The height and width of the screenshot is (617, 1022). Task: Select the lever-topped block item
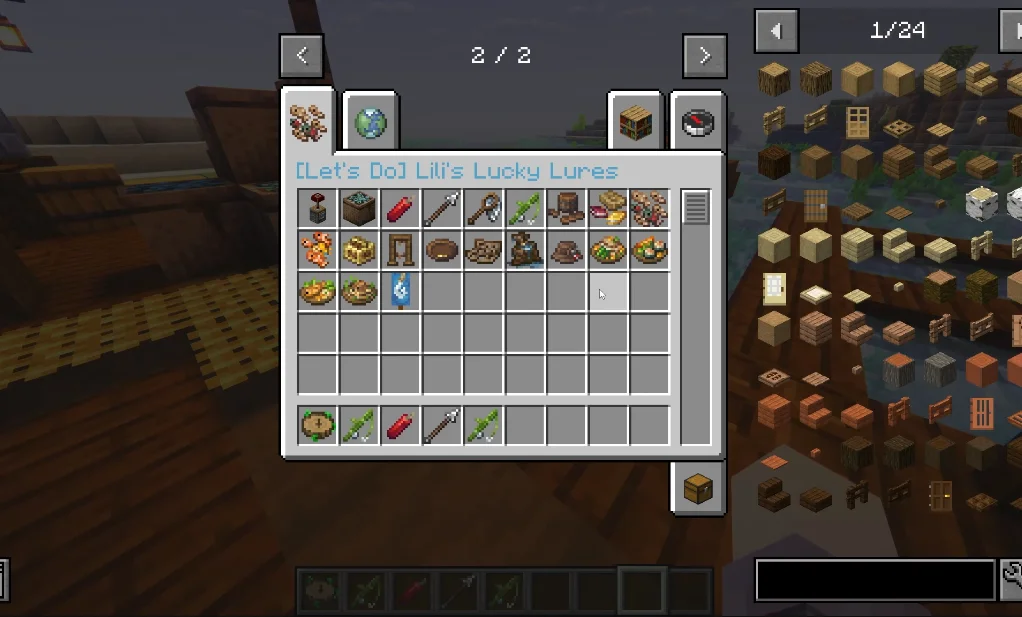click(x=317, y=208)
